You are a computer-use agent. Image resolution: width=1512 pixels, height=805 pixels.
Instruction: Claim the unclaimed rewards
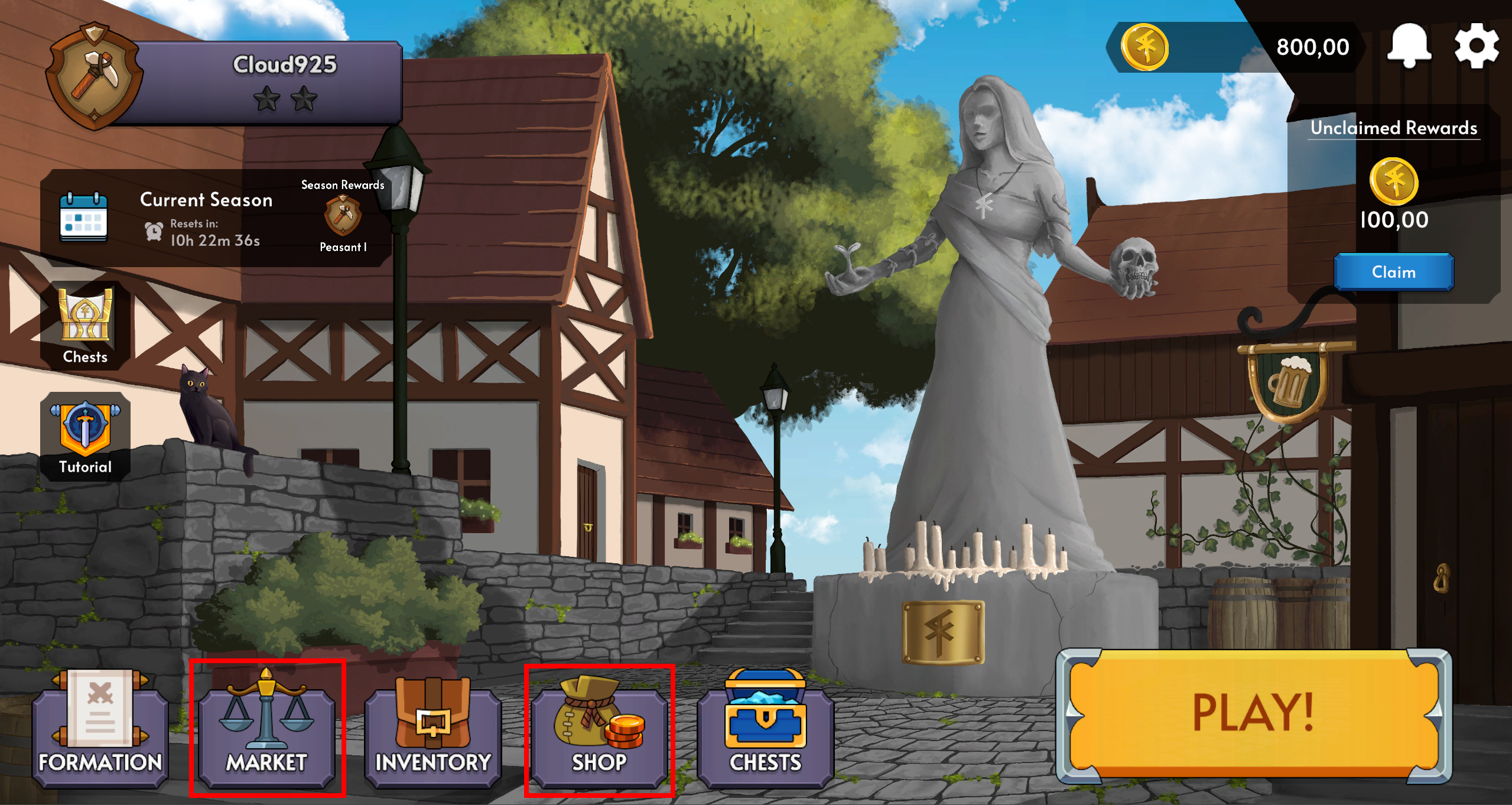(x=1393, y=272)
